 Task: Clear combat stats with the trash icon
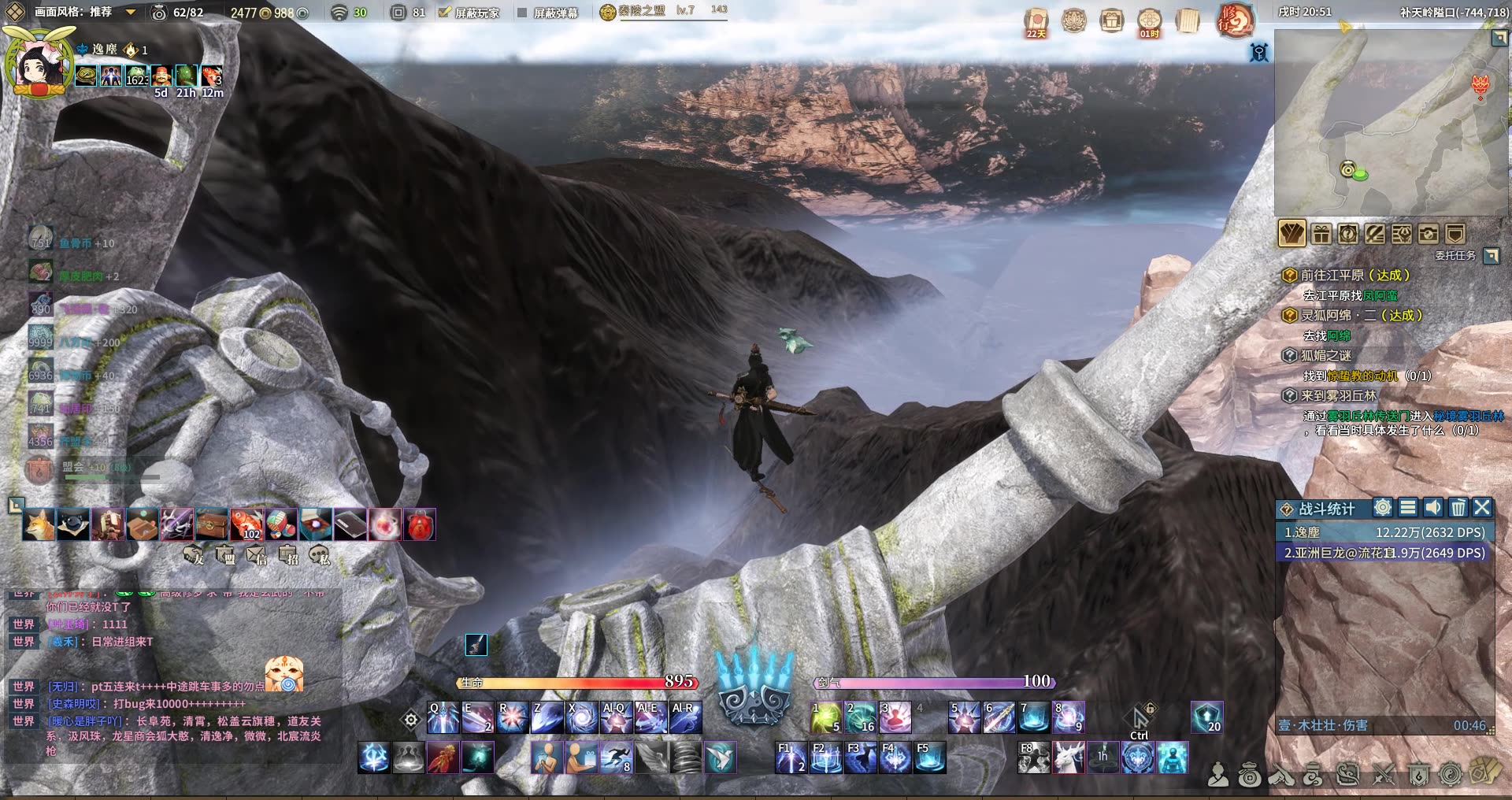[x=1458, y=508]
